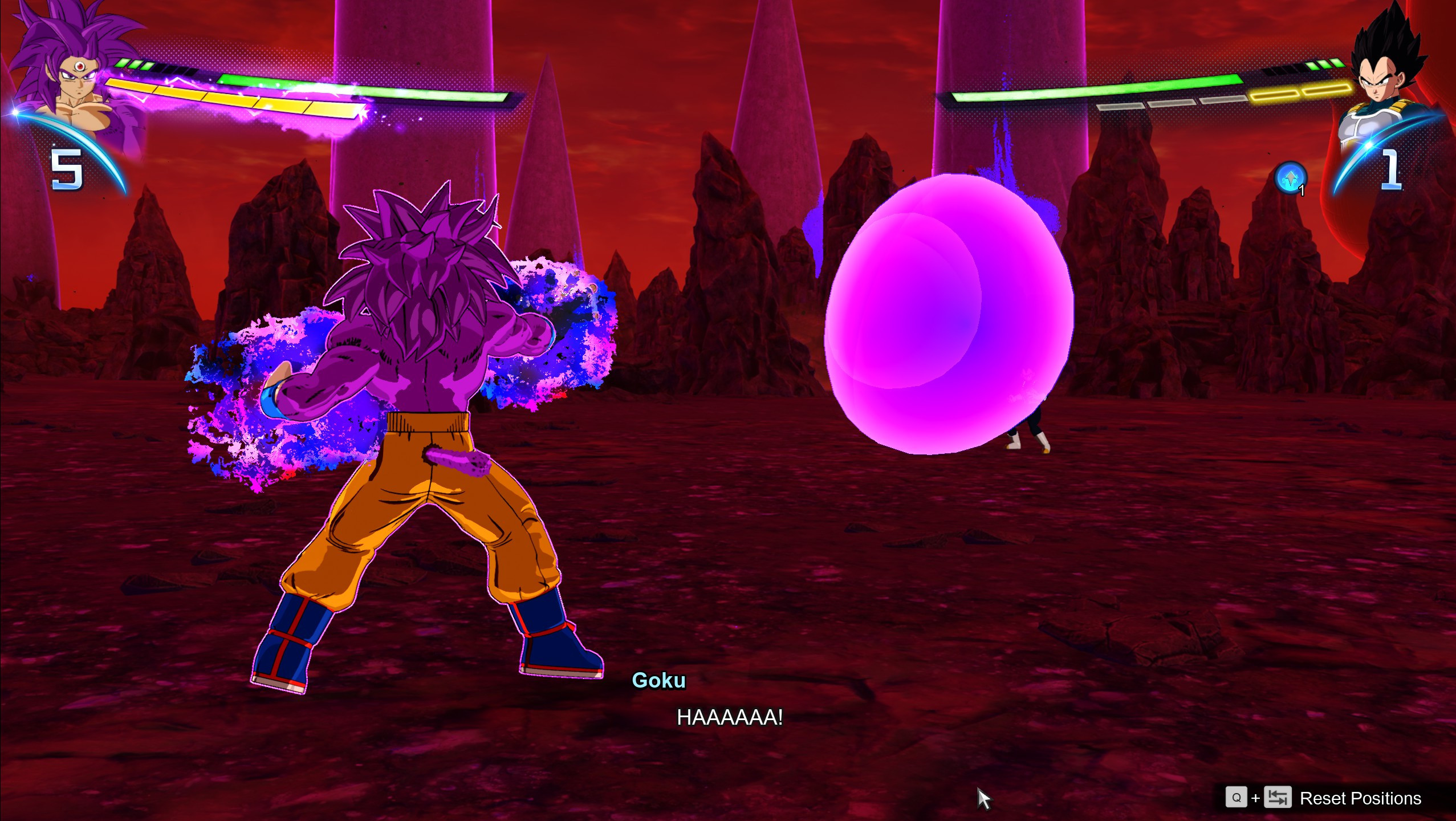Open the buff status indicator details

1291,176
